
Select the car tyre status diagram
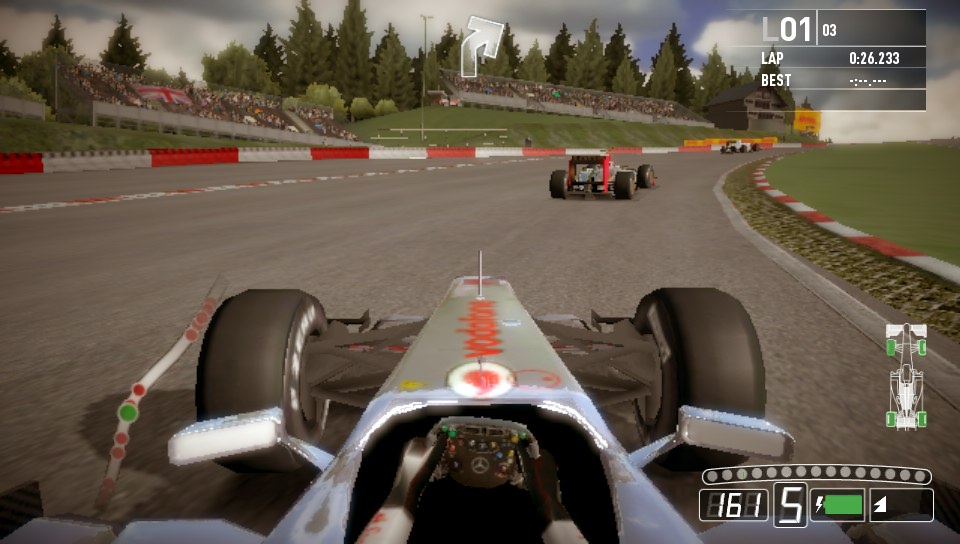click(906, 375)
